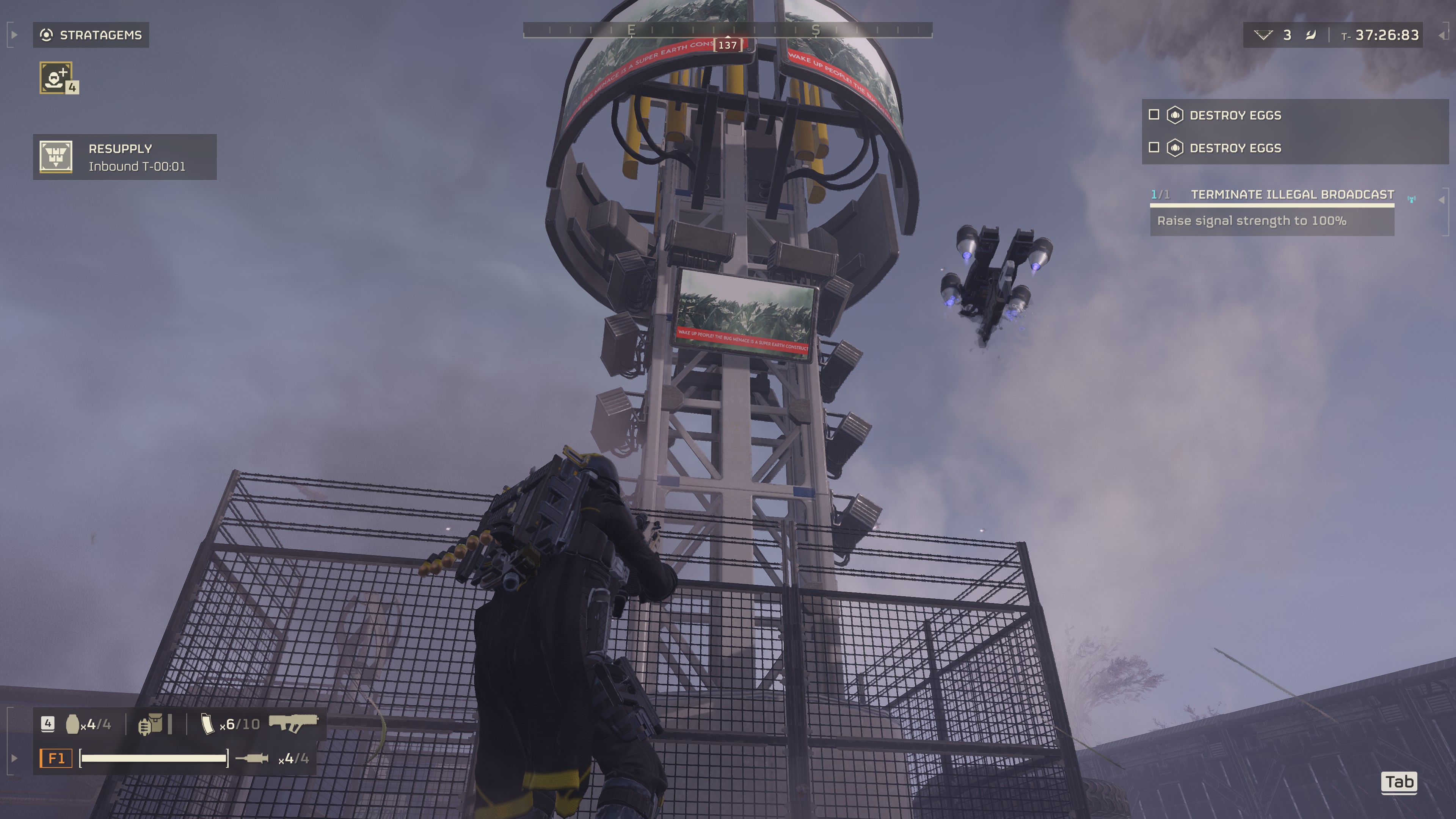Open the Stratagems panel header

click(x=91, y=35)
